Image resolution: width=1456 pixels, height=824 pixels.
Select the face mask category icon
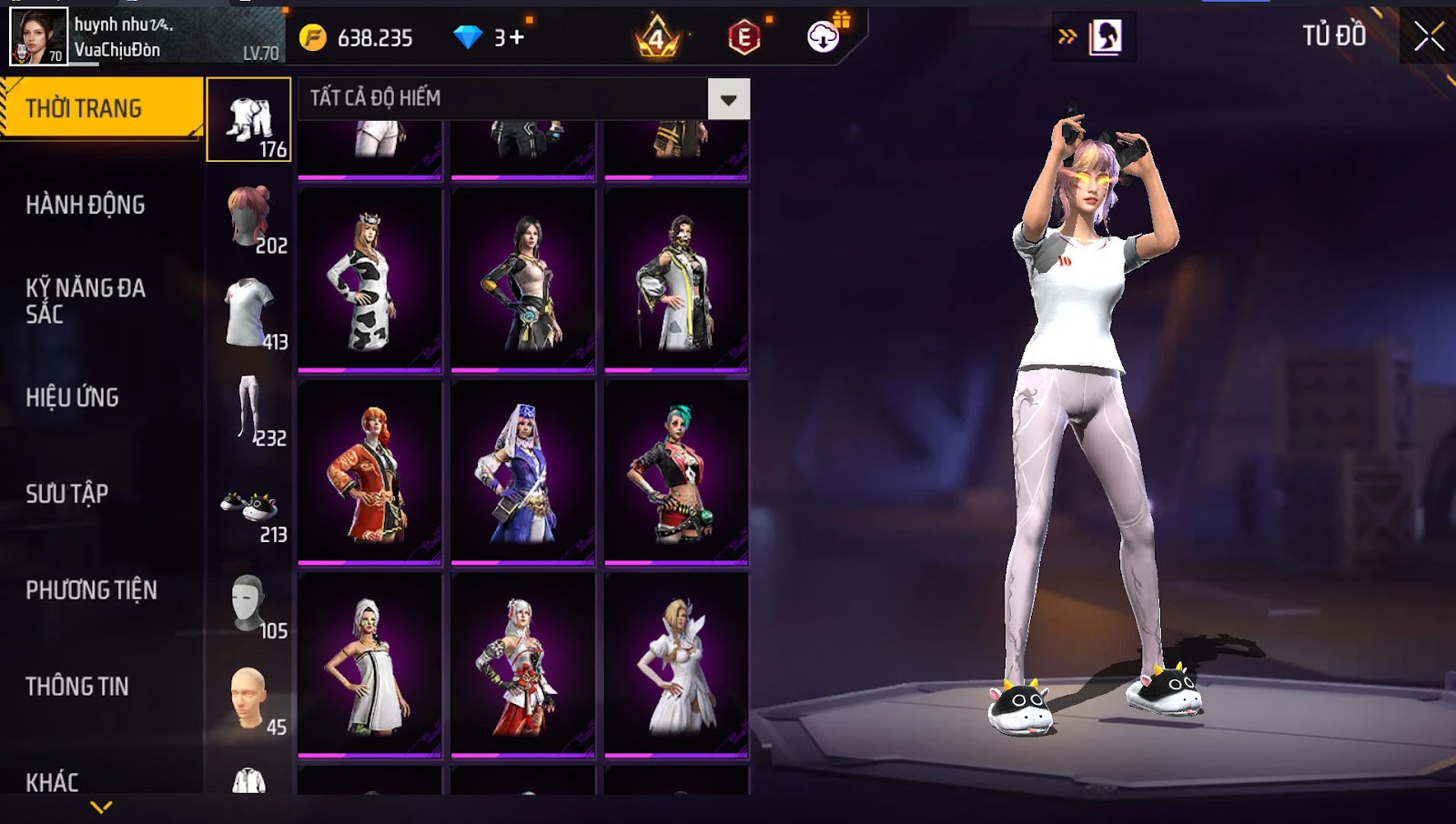248,602
